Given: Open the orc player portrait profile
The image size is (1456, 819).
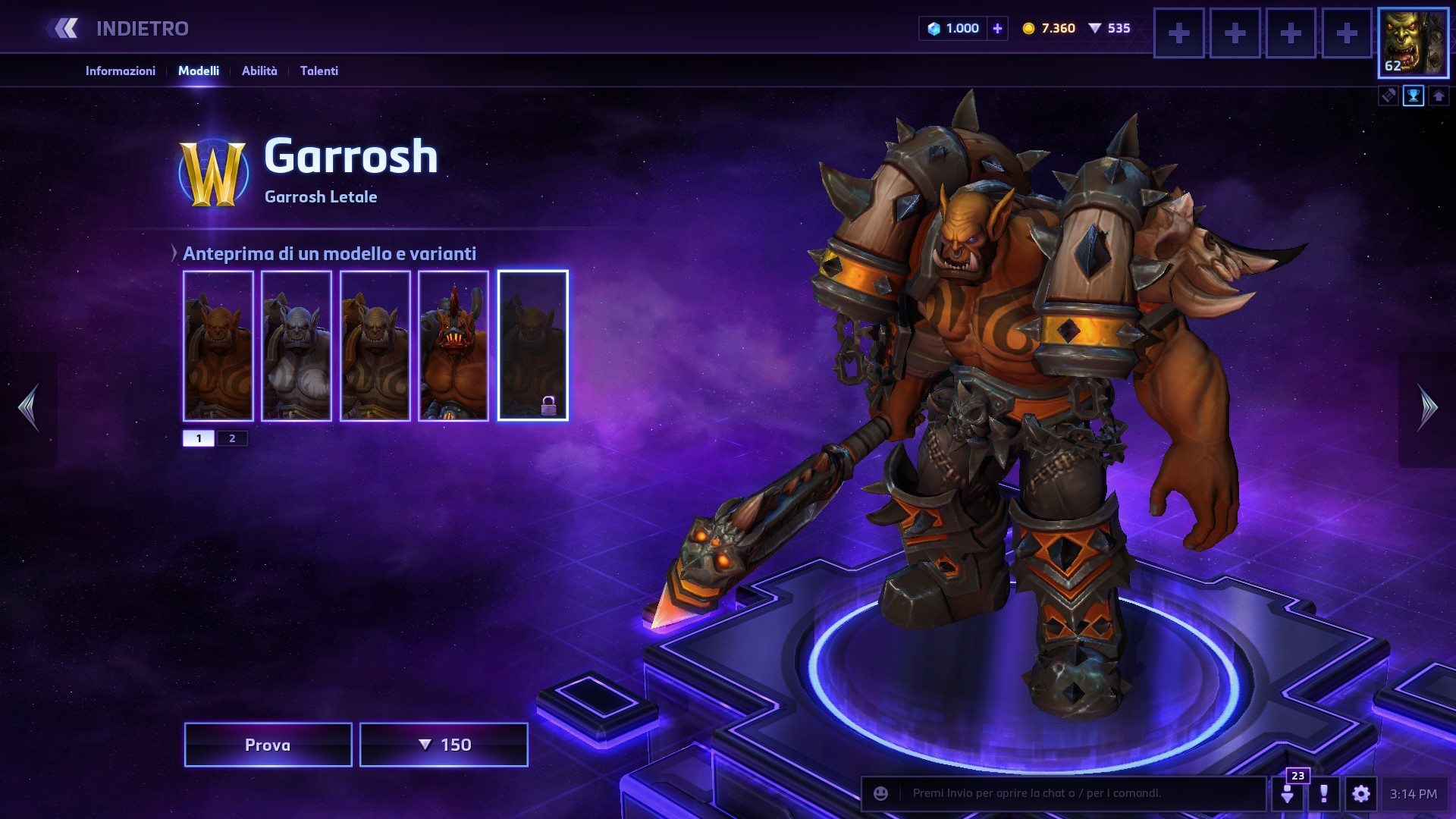Looking at the screenshot, I should pyautogui.click(x=1413, y=42).
